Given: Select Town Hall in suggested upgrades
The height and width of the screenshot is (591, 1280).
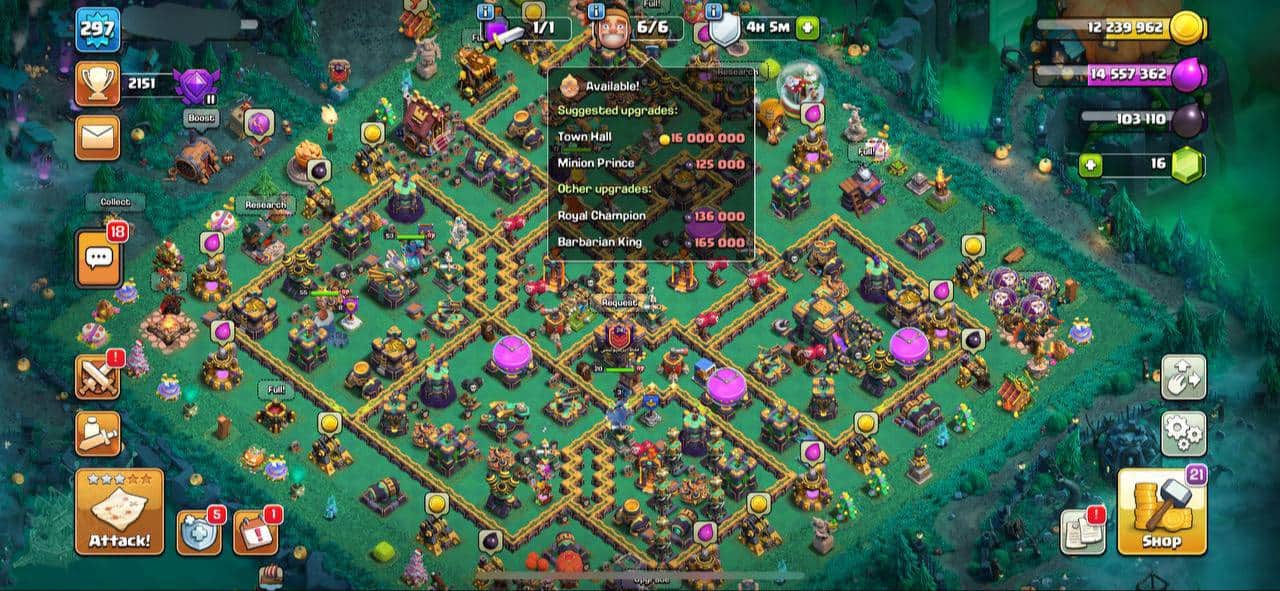Looking at the screenshot, I should pyautogui.click(x=650, y=138).
